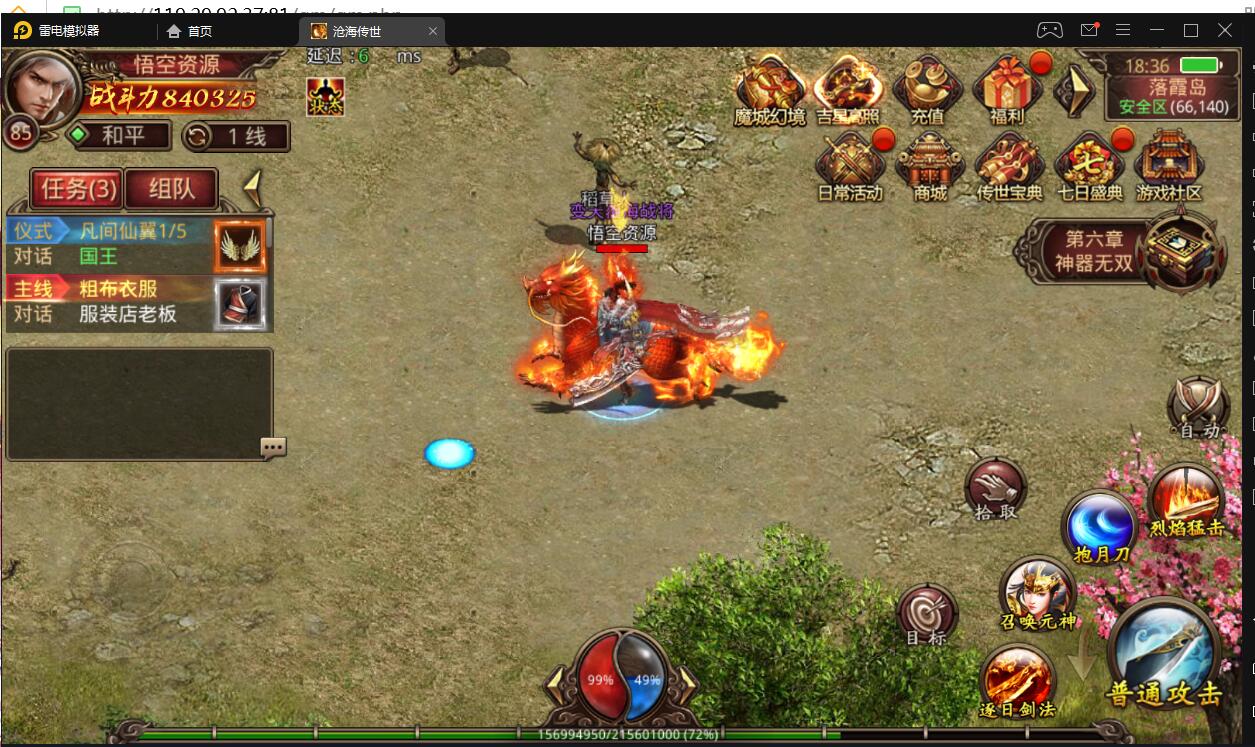Image resolution: width=1255 pixels, height=747 pixels.
Task: Open 日常活动 daily activities
Action: [x=849, y=165]
